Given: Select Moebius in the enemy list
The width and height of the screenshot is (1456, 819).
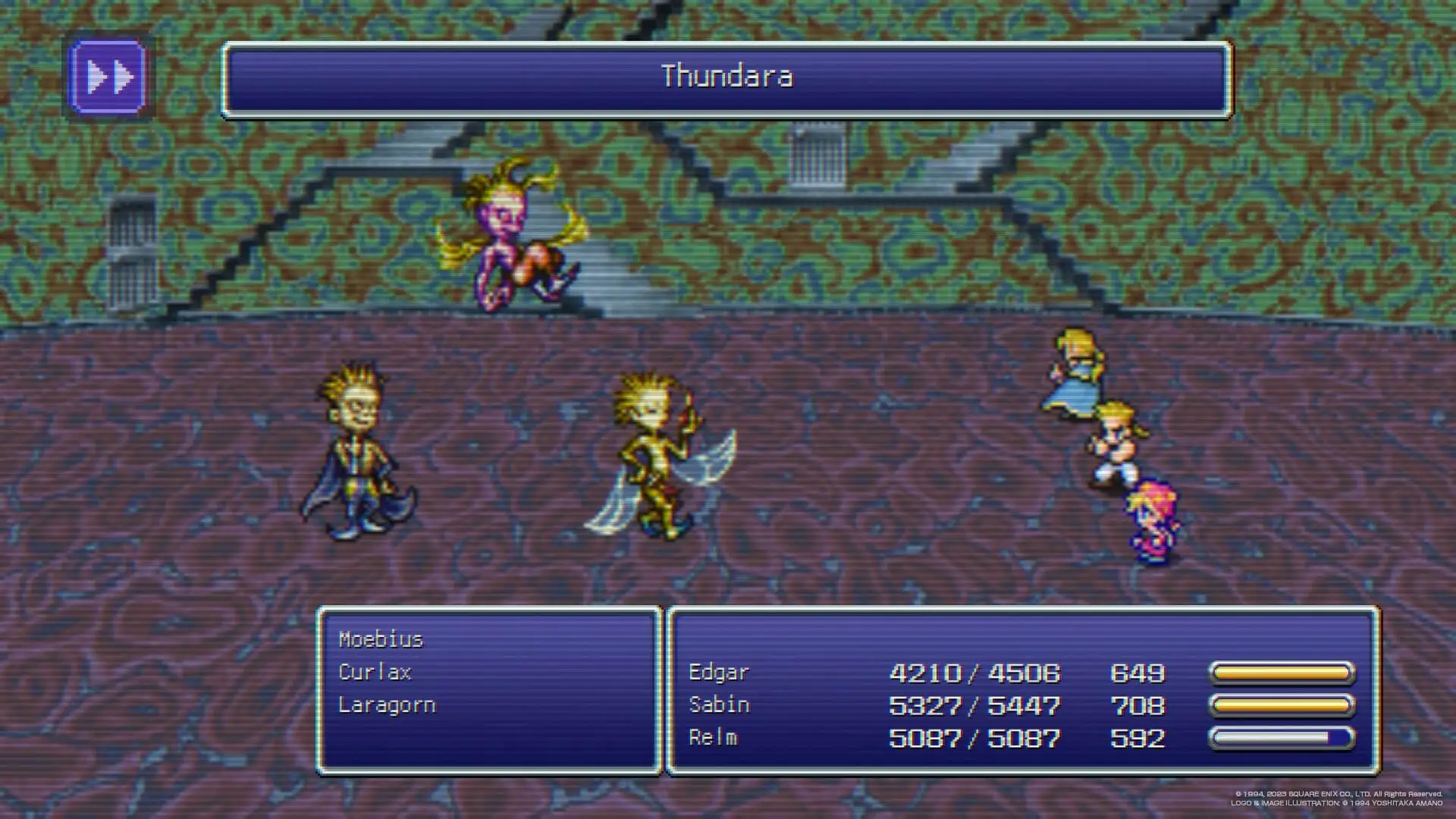Looking at the screenshot, I should 381,640.
